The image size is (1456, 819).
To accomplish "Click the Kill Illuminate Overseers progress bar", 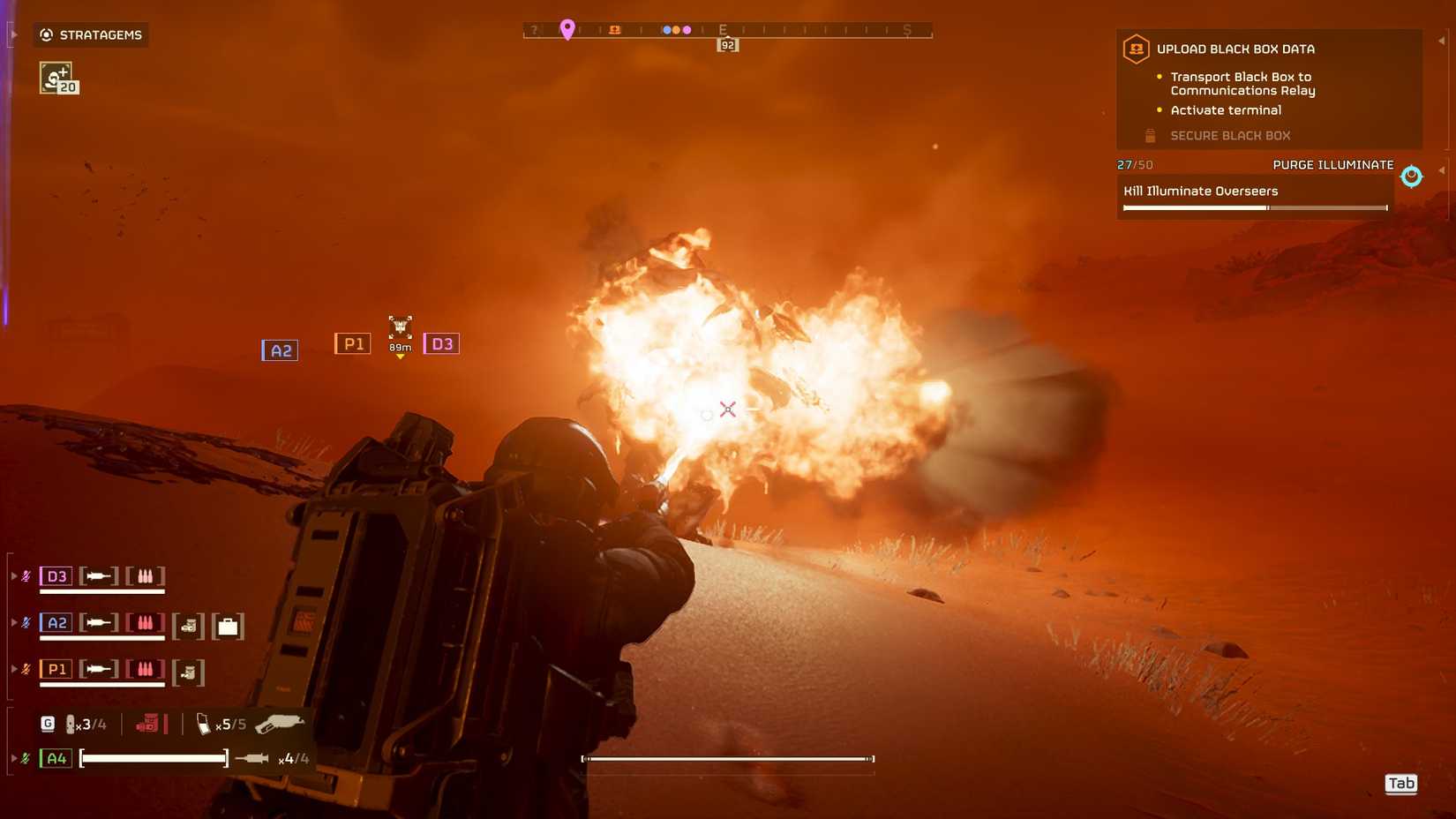I will 1254,207.
